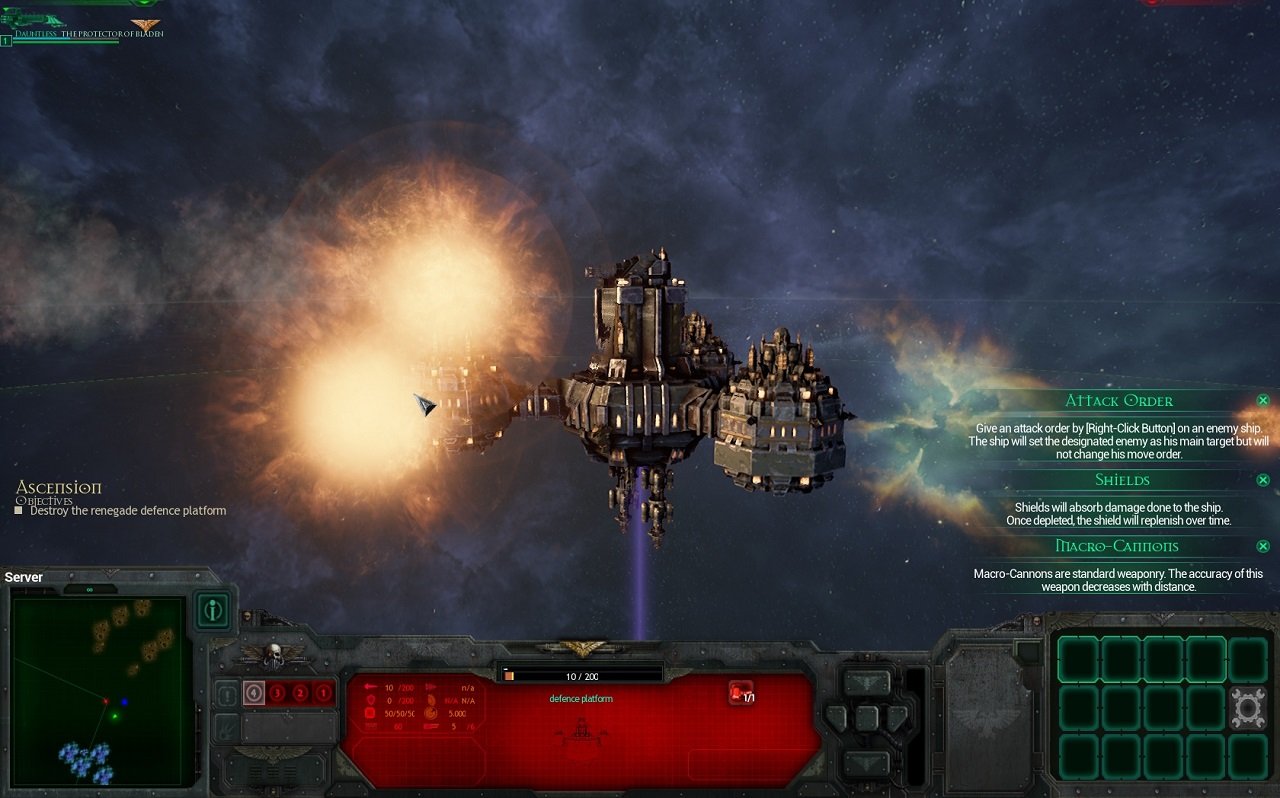
Task: Click the exclamation alert icon
Action: [x=227, y=694]
